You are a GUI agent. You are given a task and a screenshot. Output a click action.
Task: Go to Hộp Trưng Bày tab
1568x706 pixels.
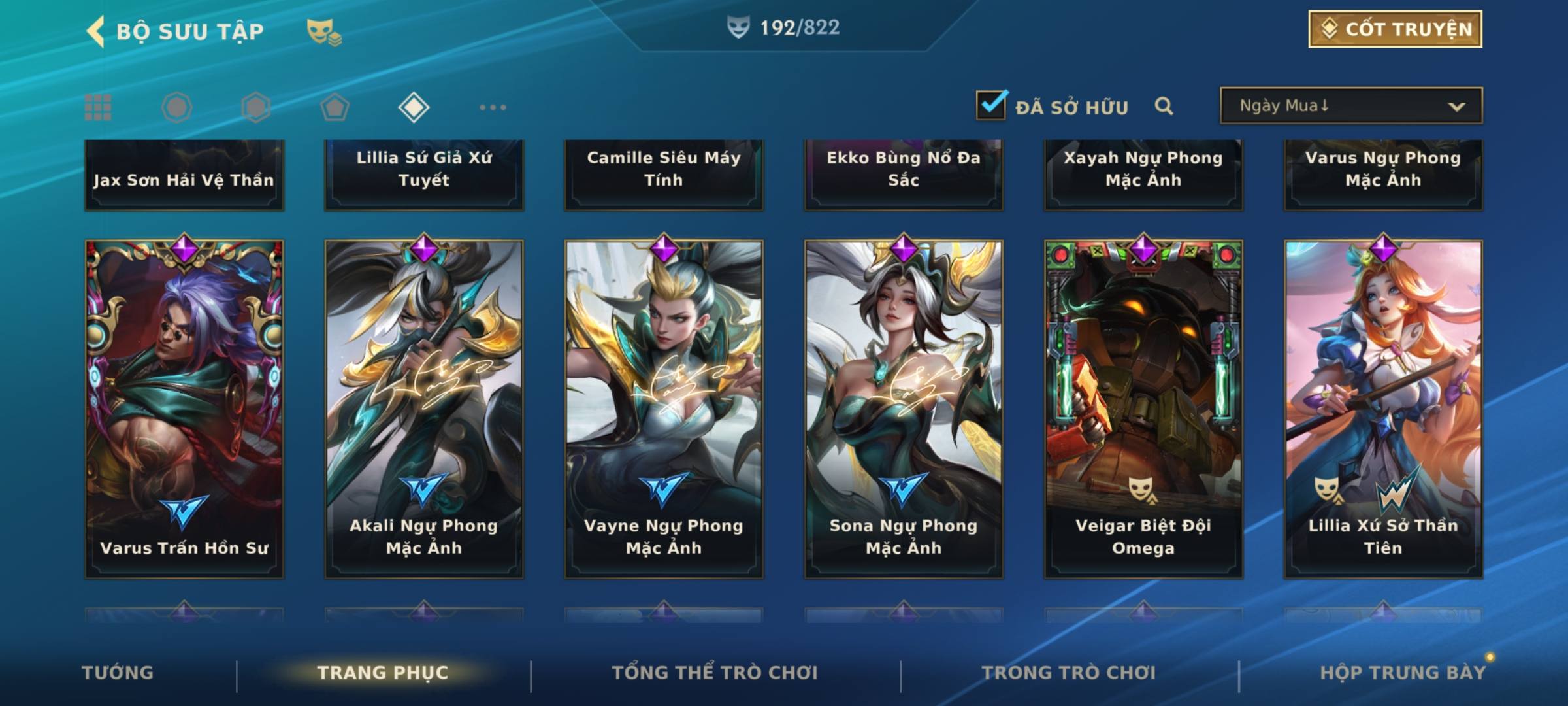tap(1402, 673)
